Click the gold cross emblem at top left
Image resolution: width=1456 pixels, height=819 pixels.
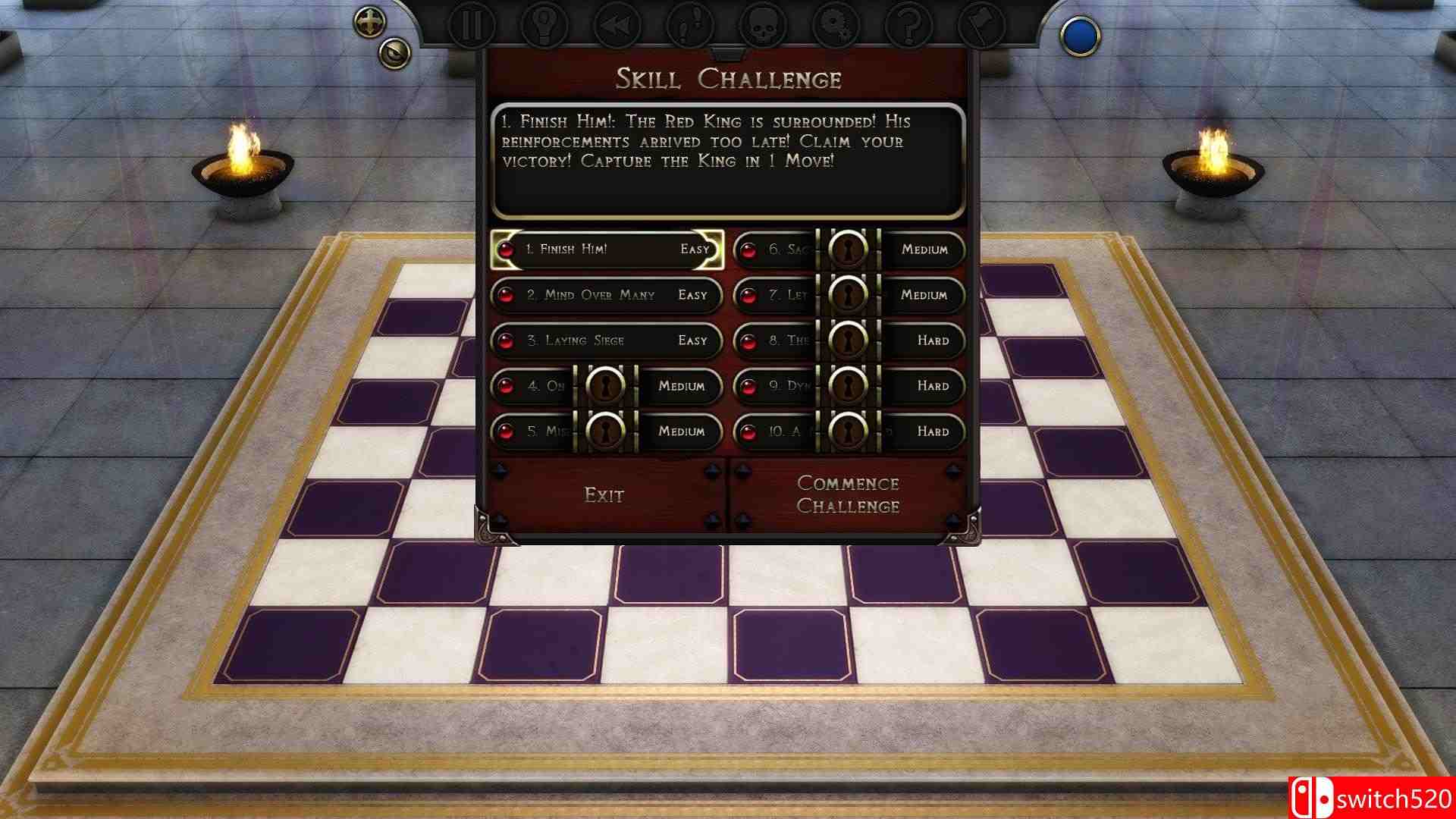pyautogui.click(x=369, y=20)
